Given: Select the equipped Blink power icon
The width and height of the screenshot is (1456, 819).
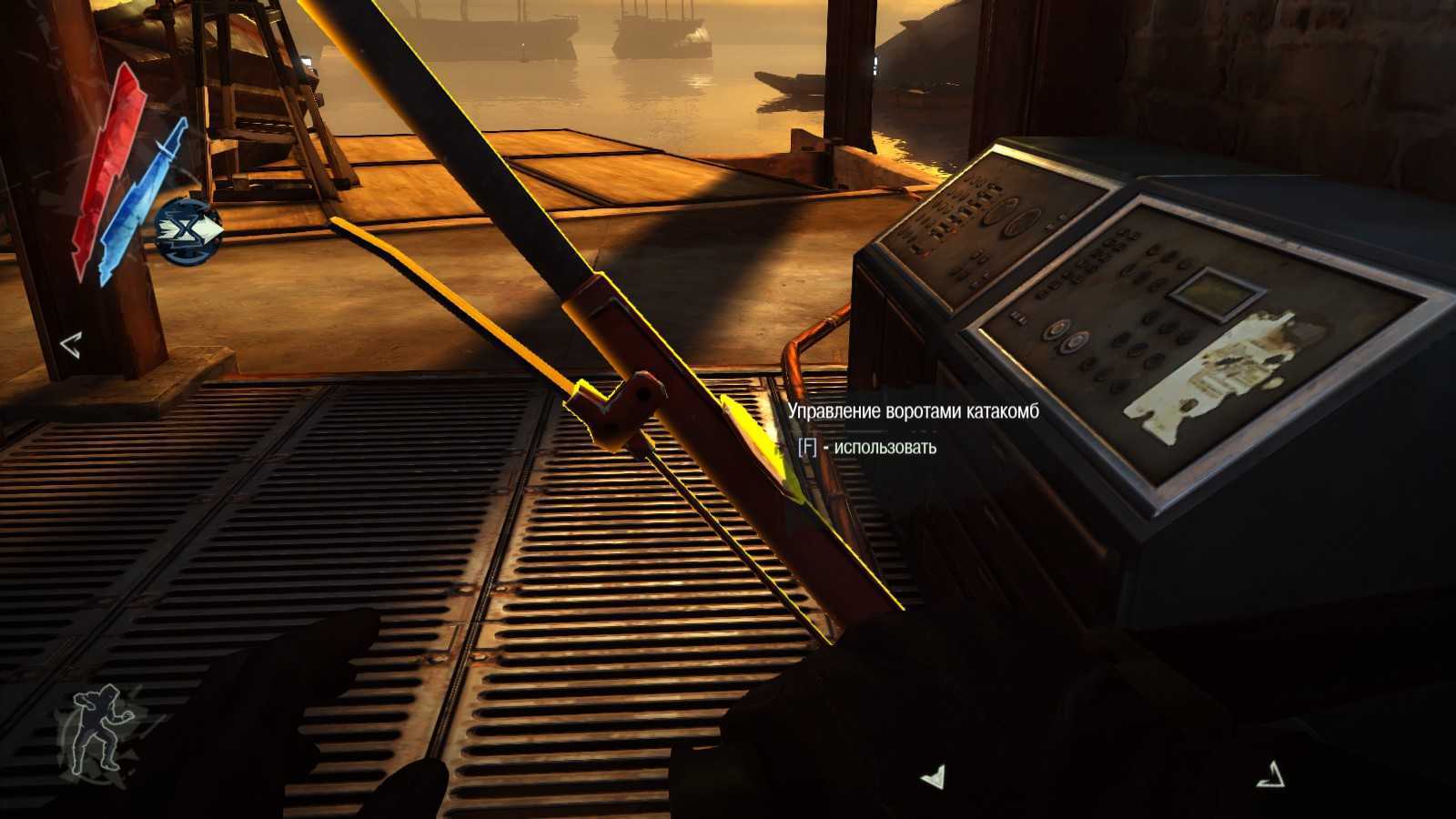Looking at the screenshot, I should (x=188, y=231).
